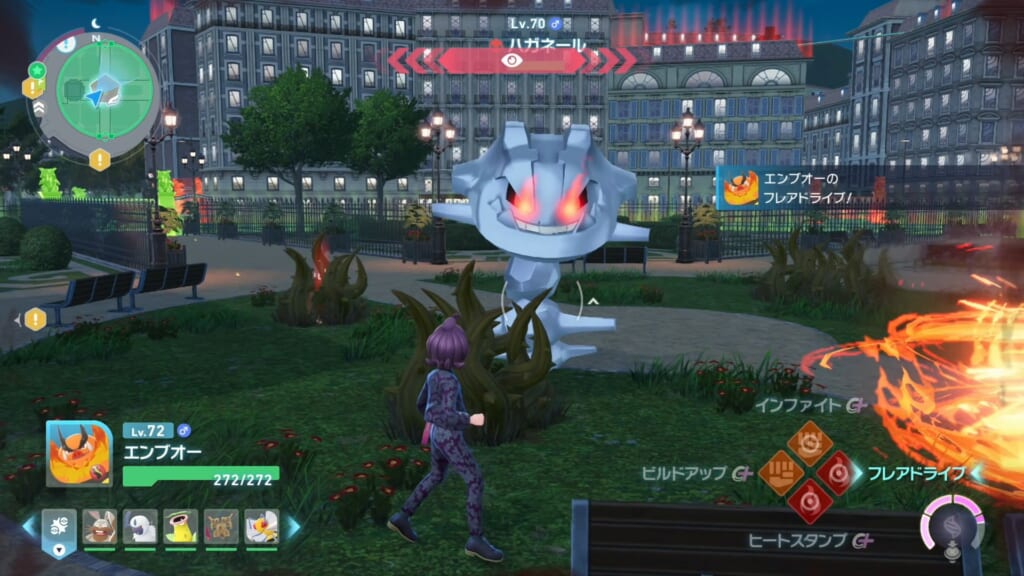Screen dimensions: 1024x576
Task: Switch to the Absol party slot
Action: point(140,526)
